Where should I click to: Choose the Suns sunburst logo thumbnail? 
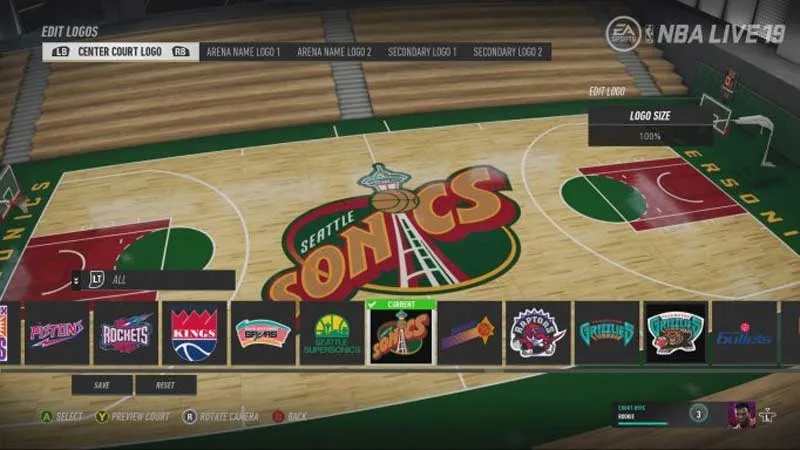point(469,333)
